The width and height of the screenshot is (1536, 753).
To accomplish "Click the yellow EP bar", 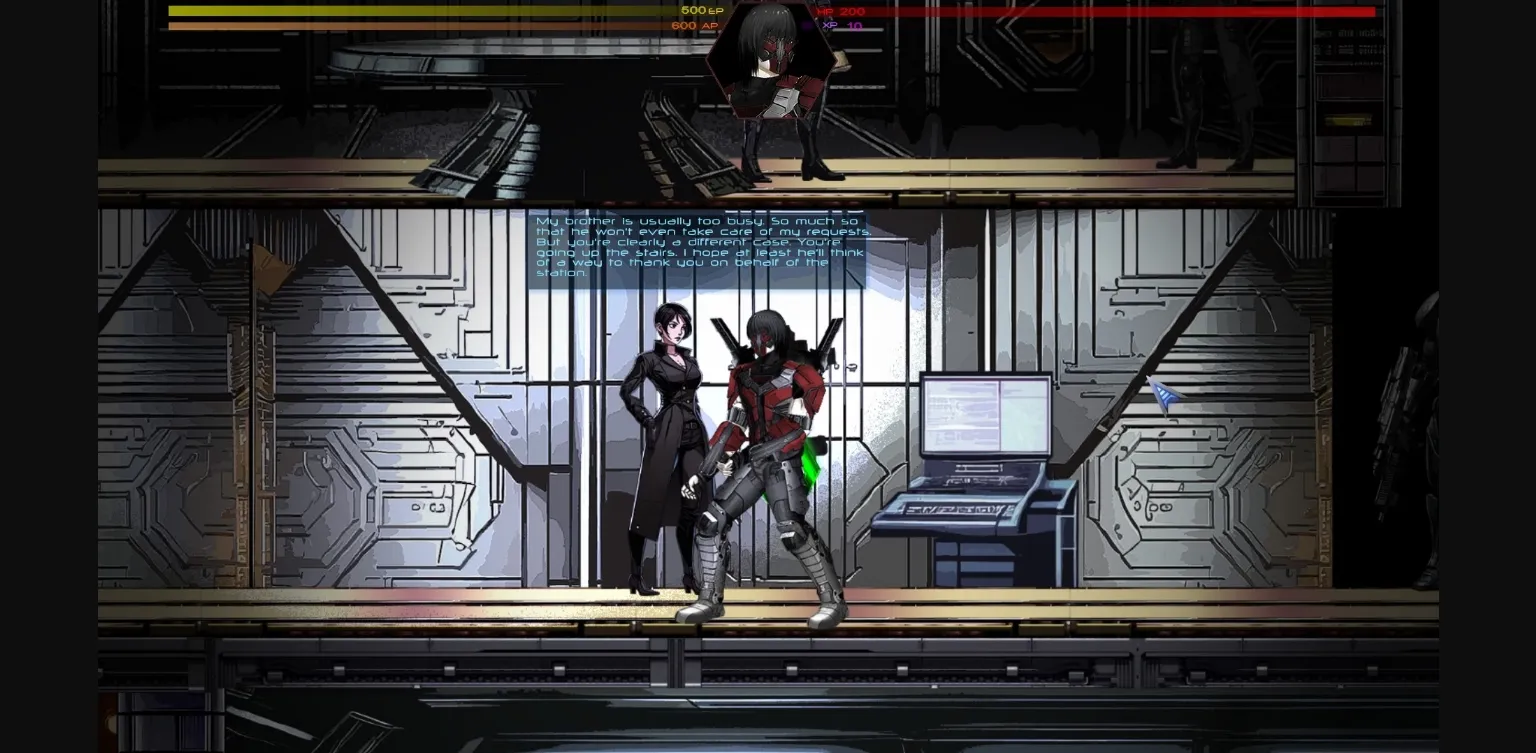I will point(400,10).
